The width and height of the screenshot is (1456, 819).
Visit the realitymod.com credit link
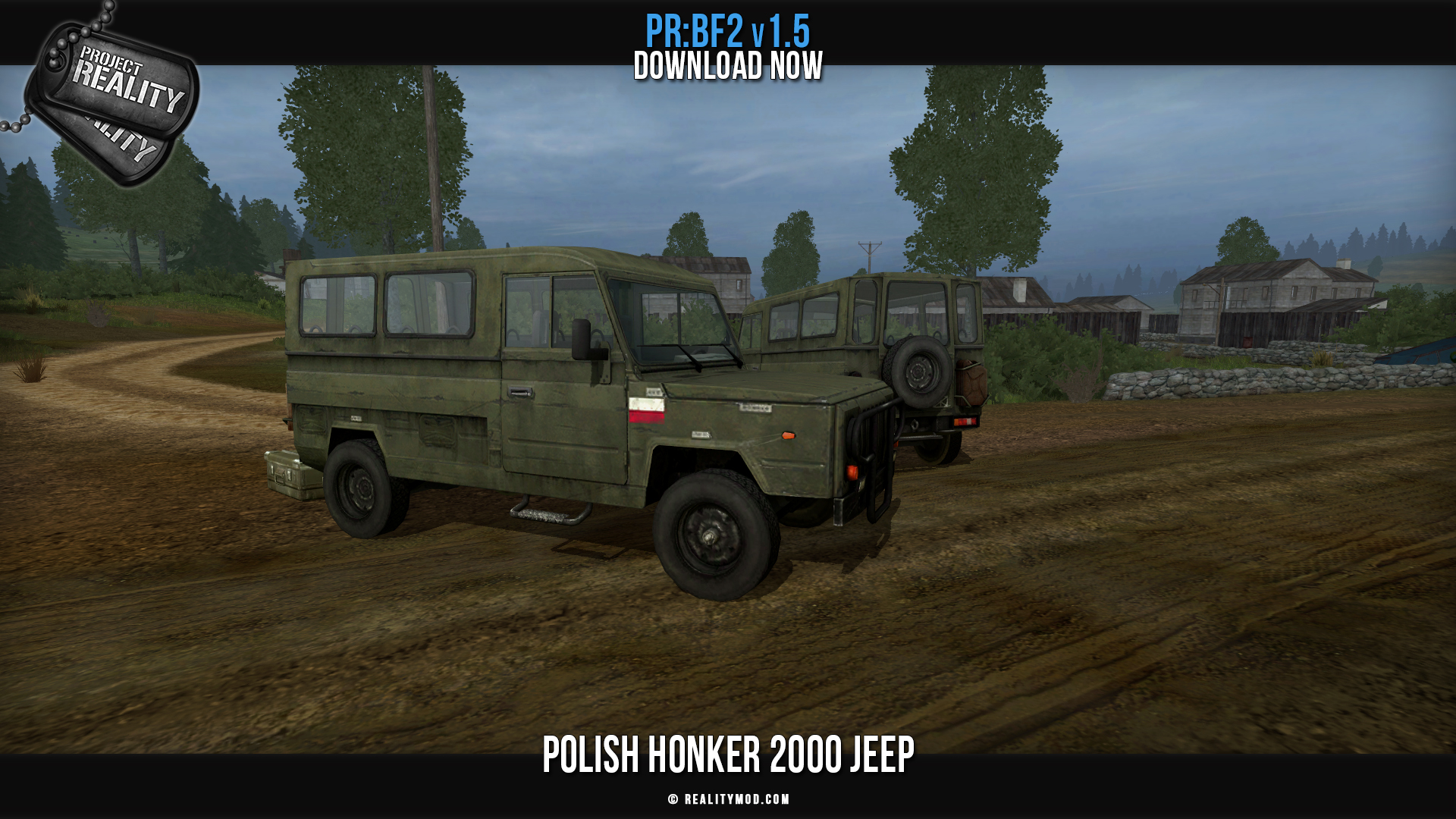point(729,799)
